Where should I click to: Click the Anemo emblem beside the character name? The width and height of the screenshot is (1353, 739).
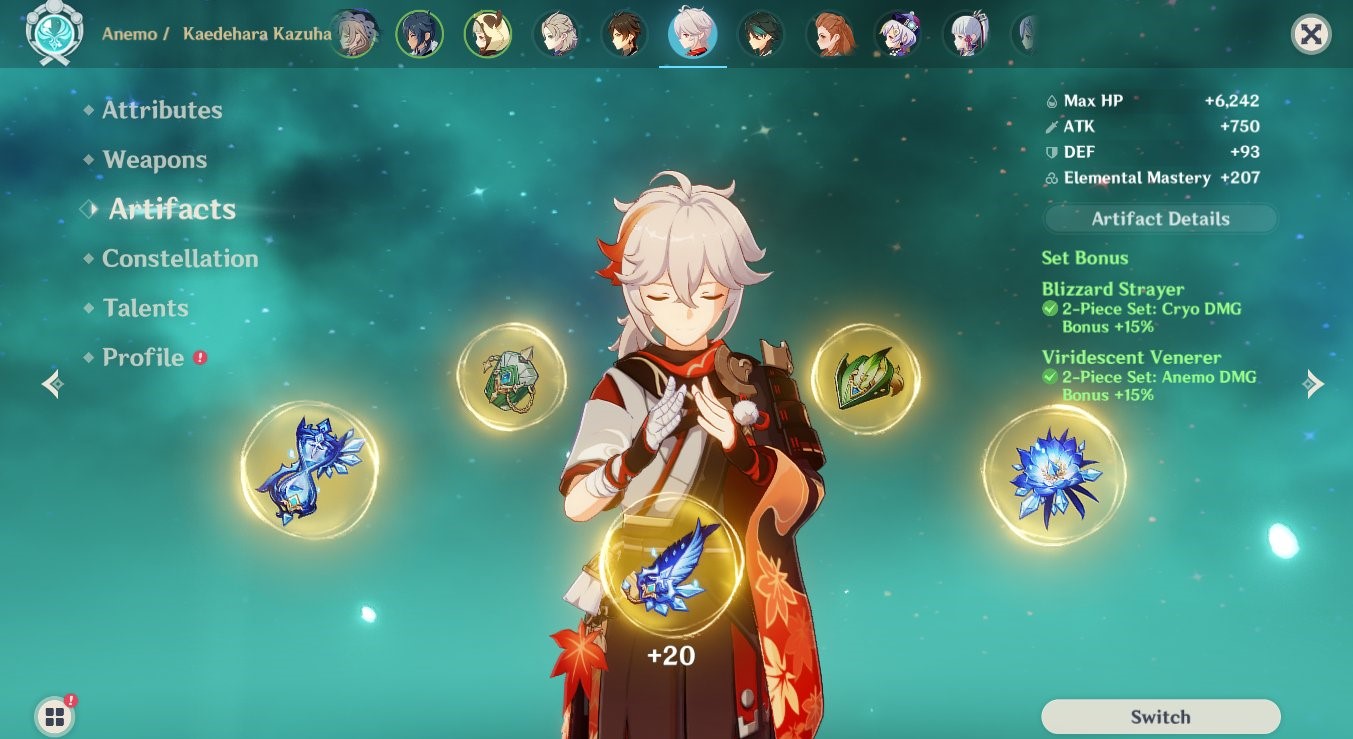(x=55, y=31)
